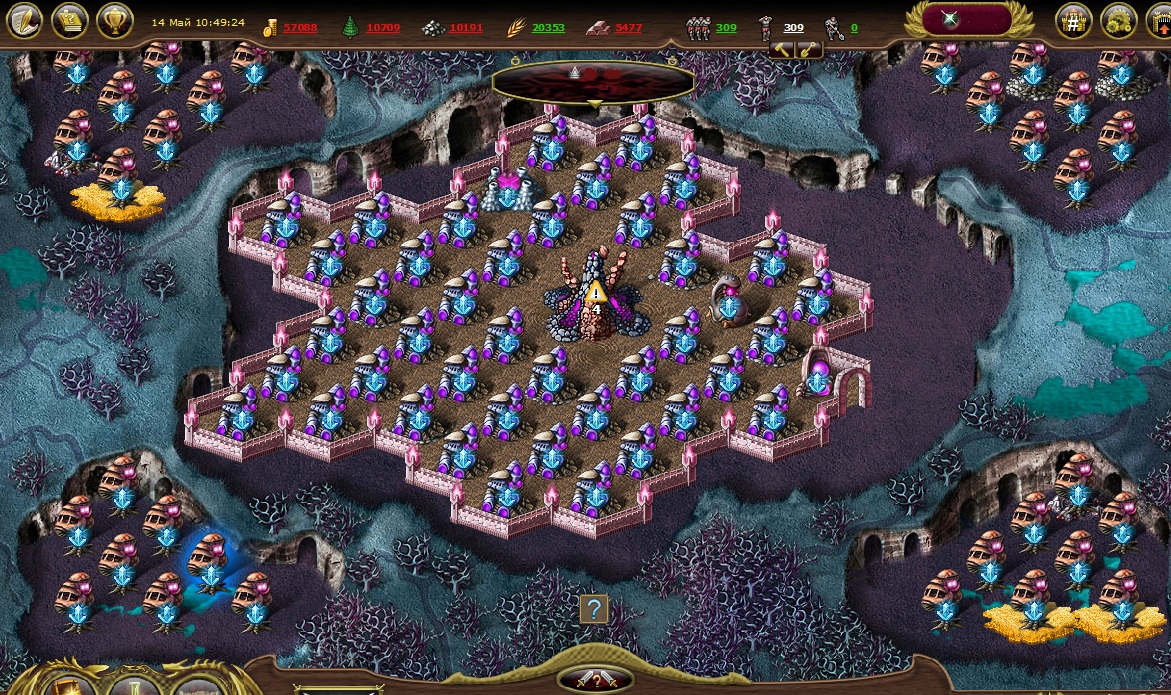Open the golden gears settings icon
Image resolution: width=1171 pixels, height=695 pixels.
pyautogui.click(x=1117, y=22)
